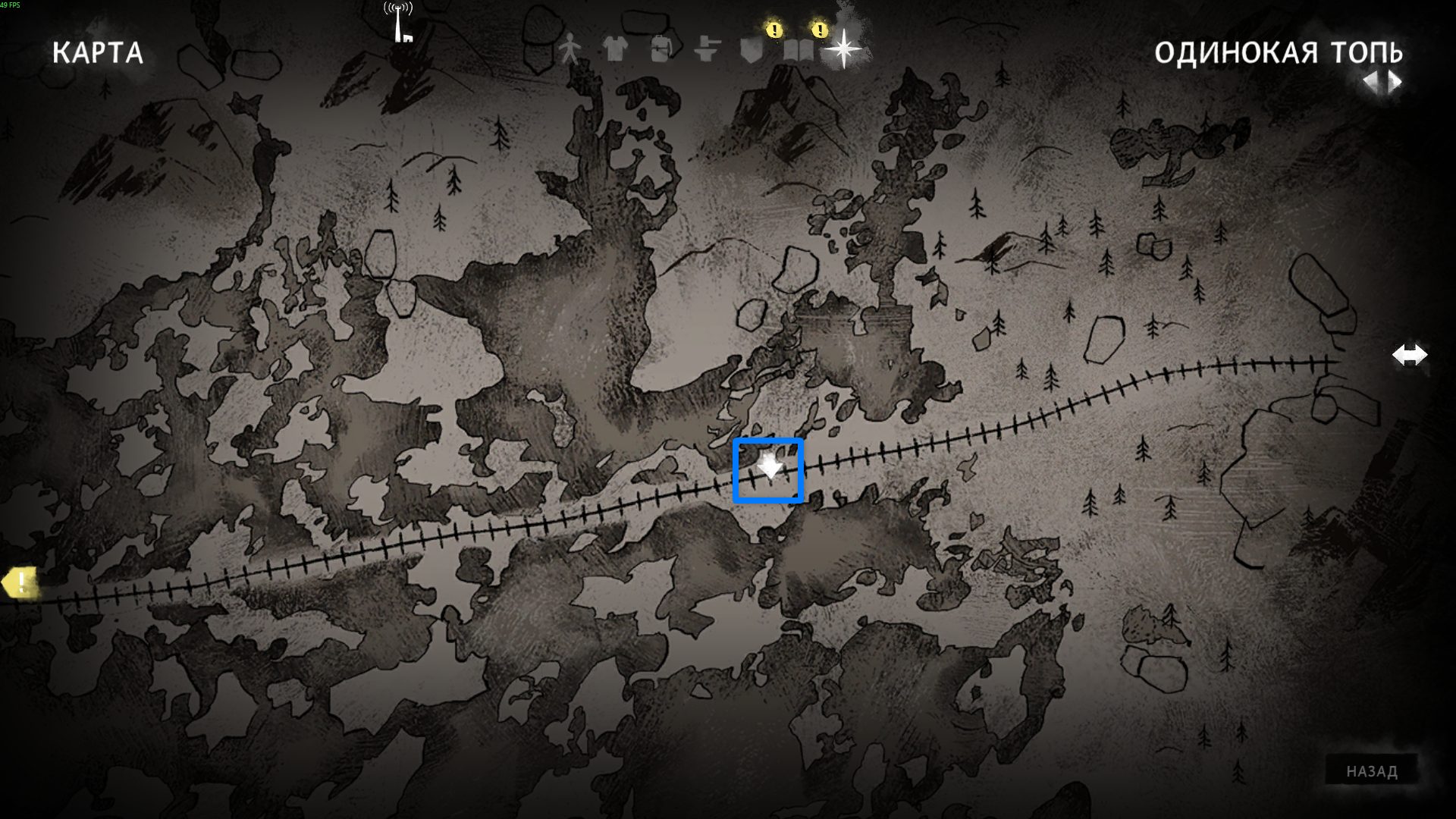This screenshot has width=1456, height=819.
Task: Click the НАЗАД back button
Action: (x=1371, y=771)
